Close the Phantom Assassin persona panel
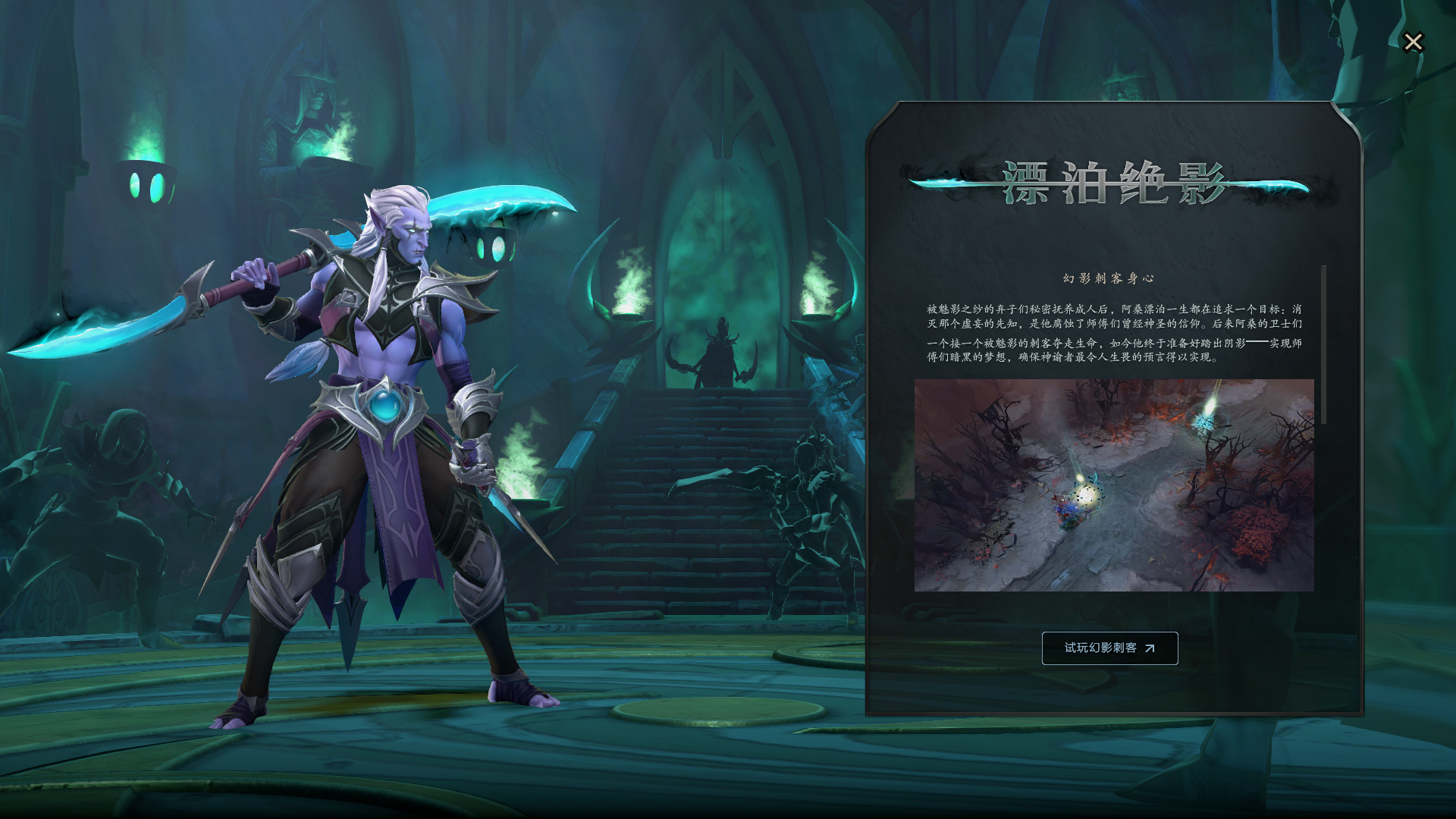Image resolution: width=1456 pixels, height=819 pixels. 1413,42
